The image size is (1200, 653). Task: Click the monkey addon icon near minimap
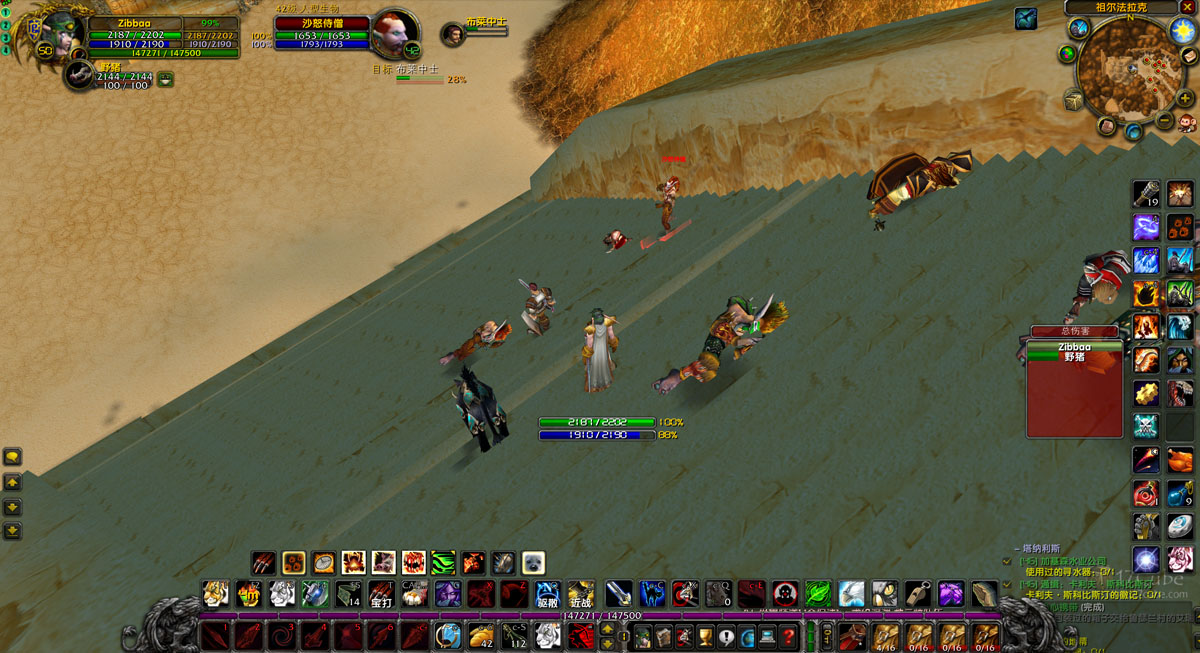click(1188, 123)
